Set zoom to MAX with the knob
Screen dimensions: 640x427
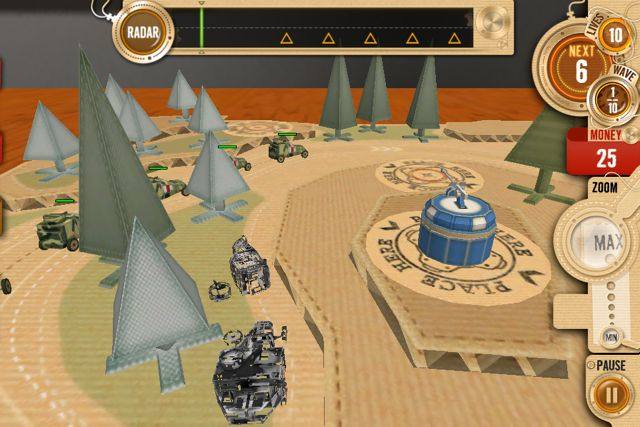600,243
